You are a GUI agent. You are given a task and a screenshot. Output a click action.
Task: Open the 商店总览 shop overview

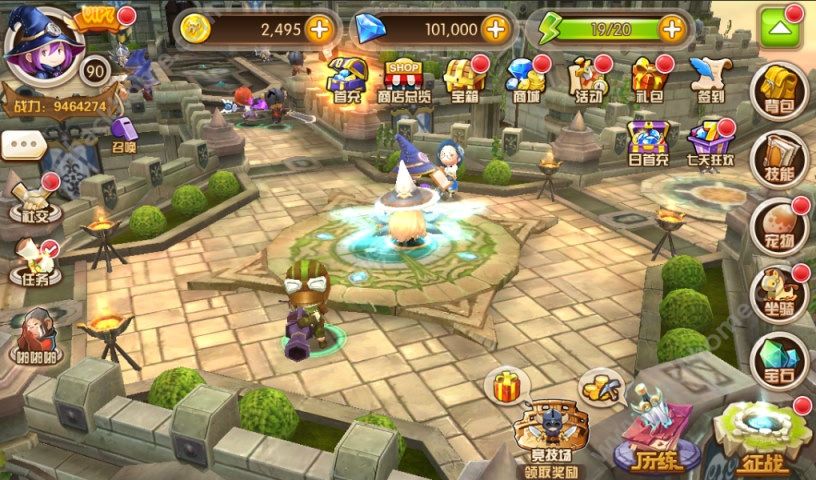404,80
